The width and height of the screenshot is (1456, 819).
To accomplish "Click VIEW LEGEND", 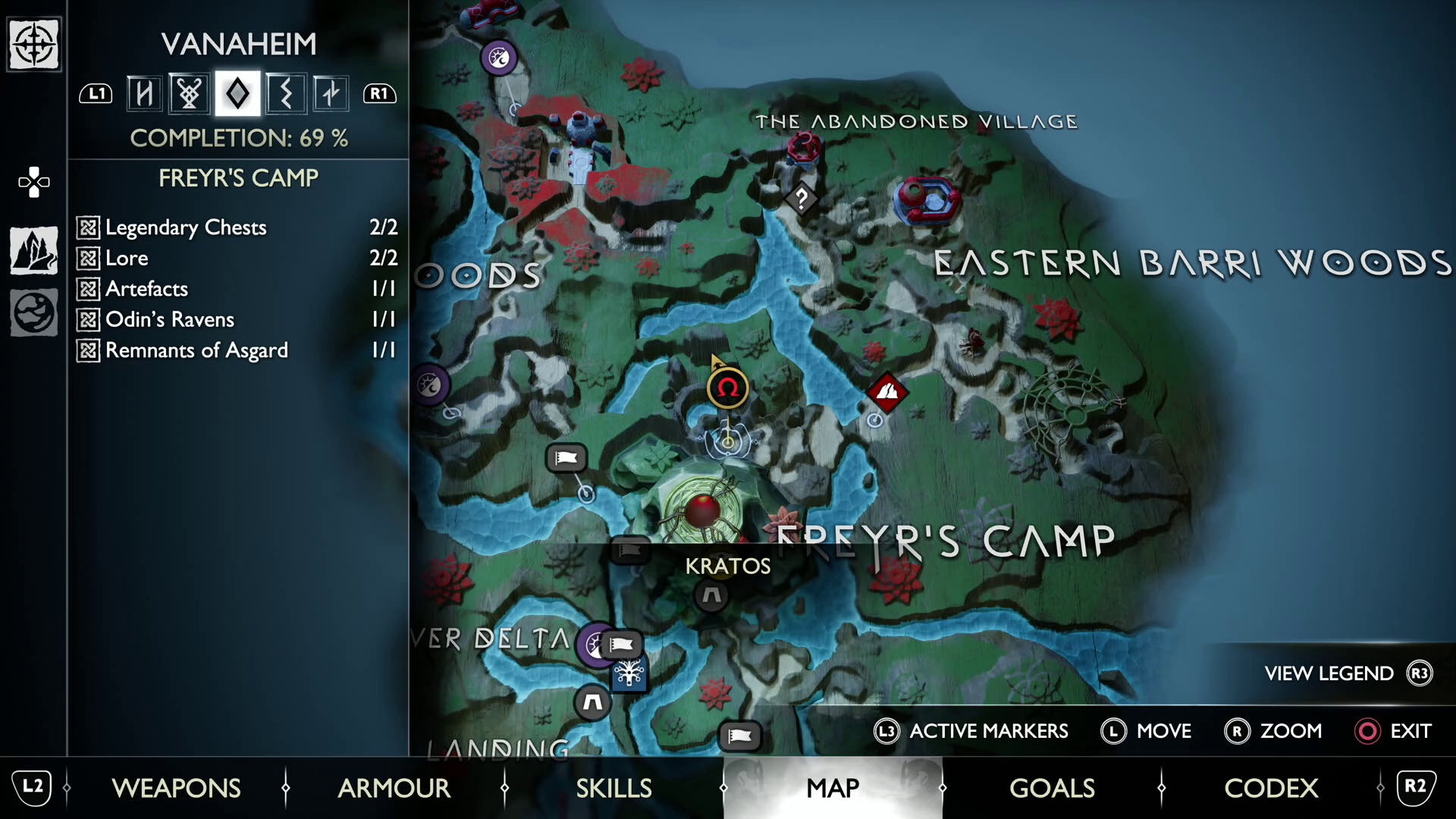I will click(1328, 673).
